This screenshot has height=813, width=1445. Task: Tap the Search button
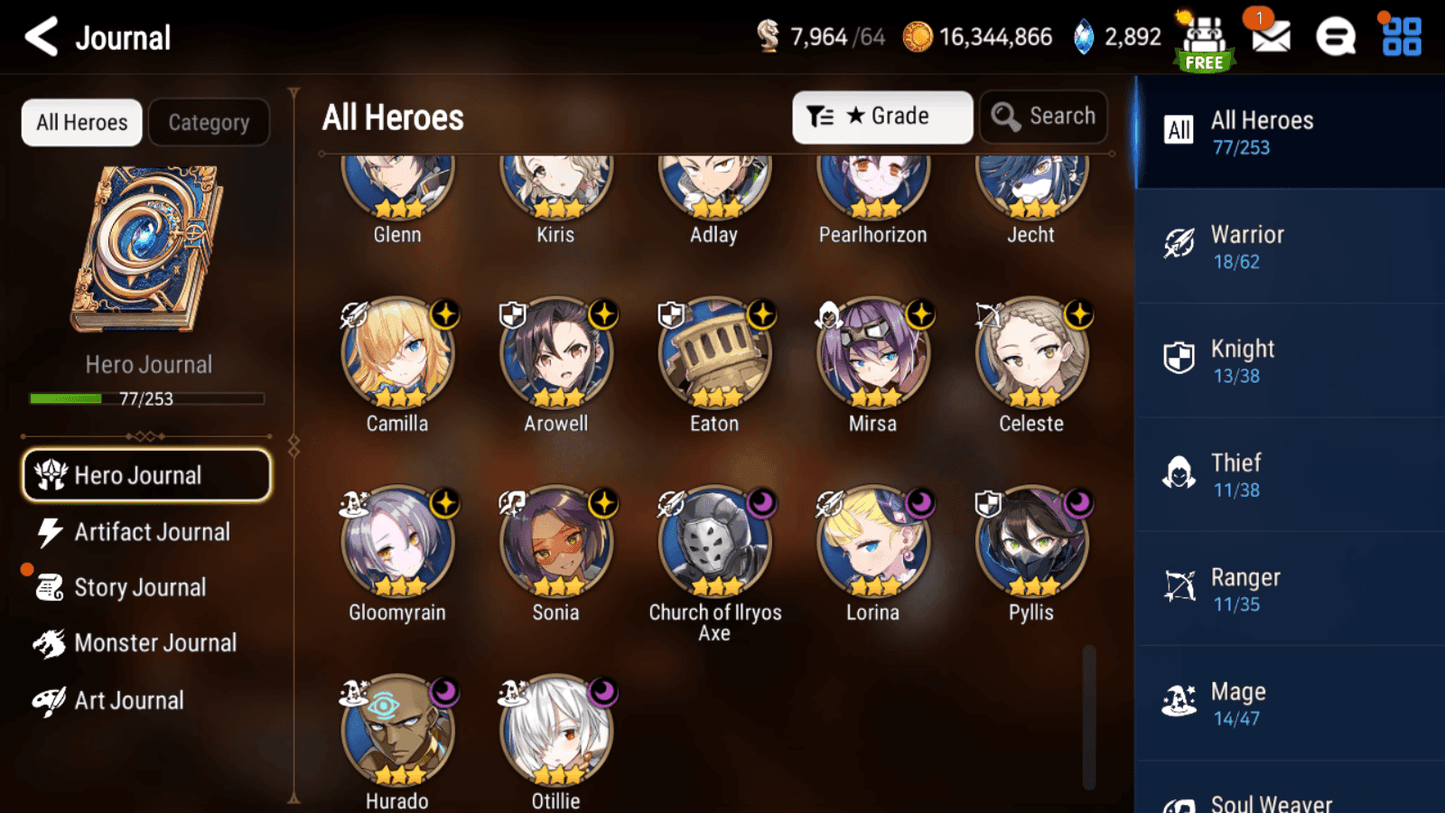(x=1043, y=116)
